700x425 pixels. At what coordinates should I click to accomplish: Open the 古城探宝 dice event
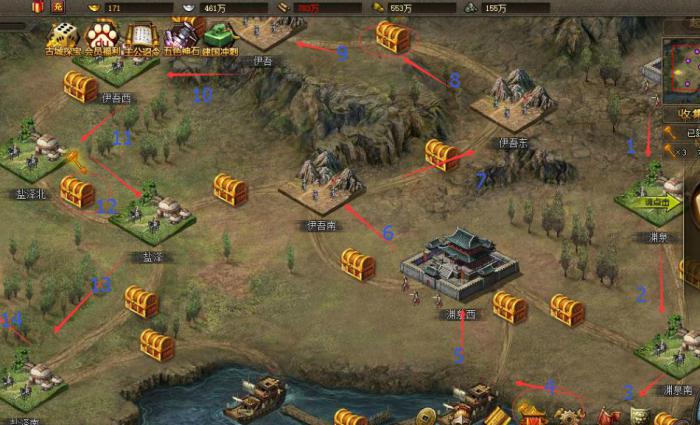[62, 37]
